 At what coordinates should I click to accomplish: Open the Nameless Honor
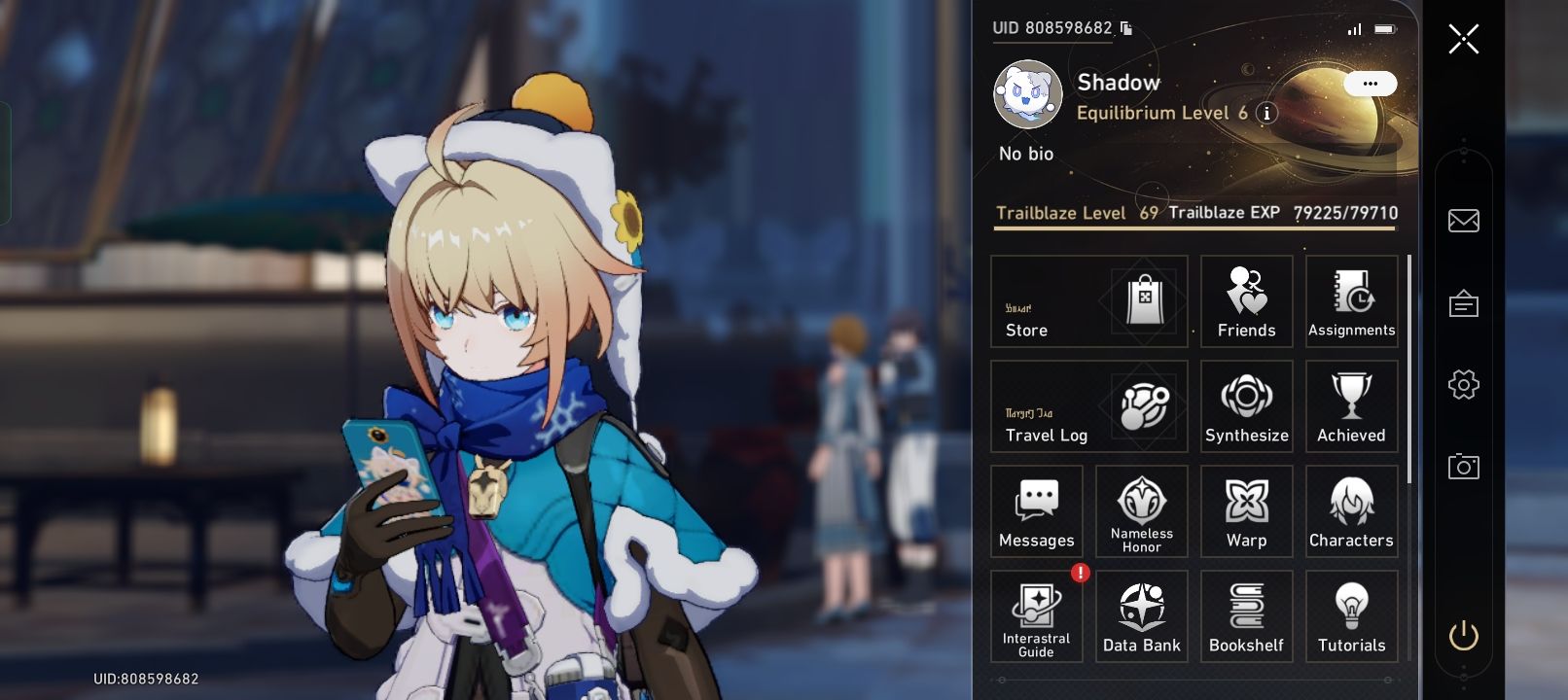pos(1141,510)
